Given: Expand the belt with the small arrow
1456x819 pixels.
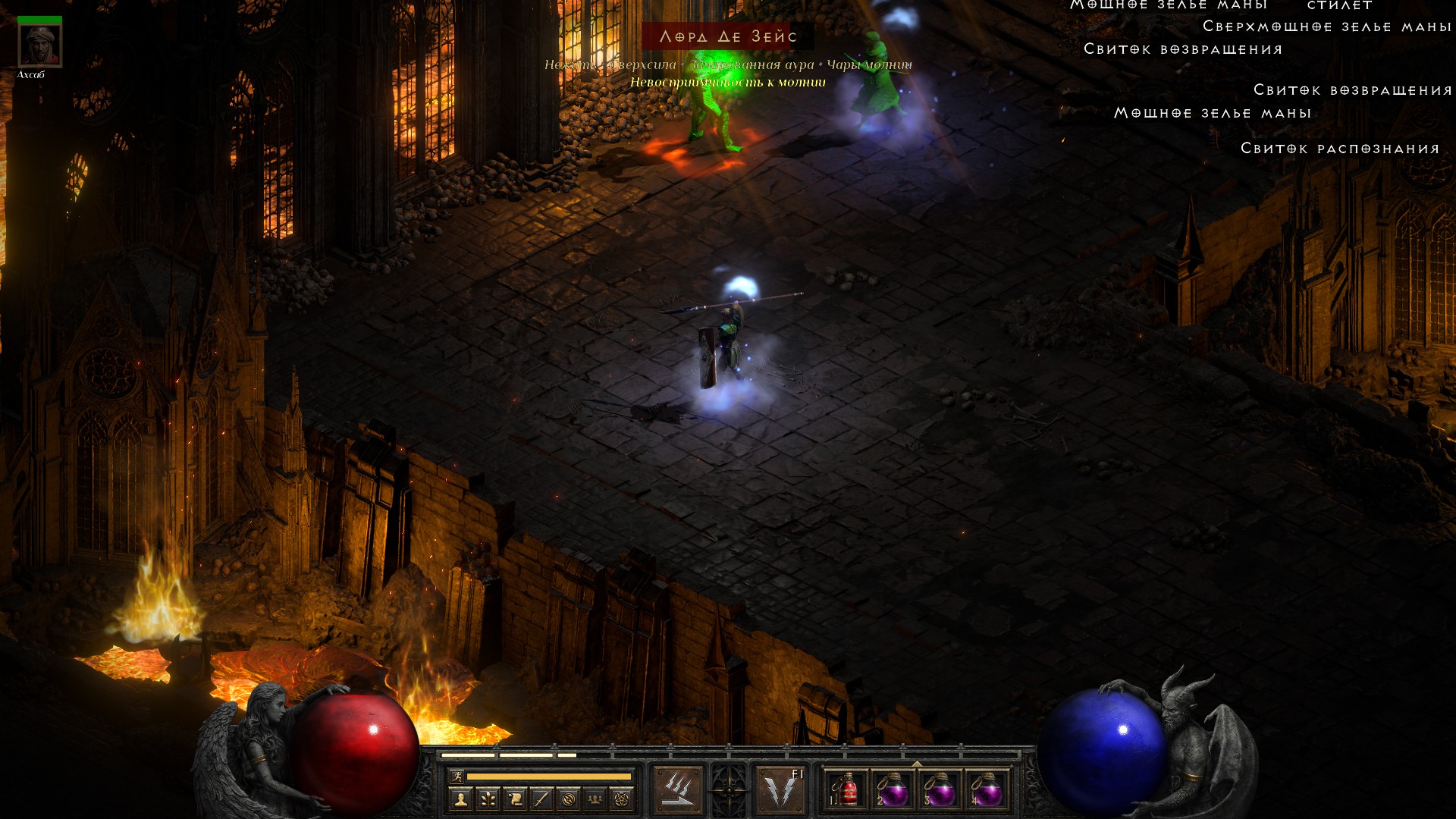Looking at the screenshot, I should [917, 764].
